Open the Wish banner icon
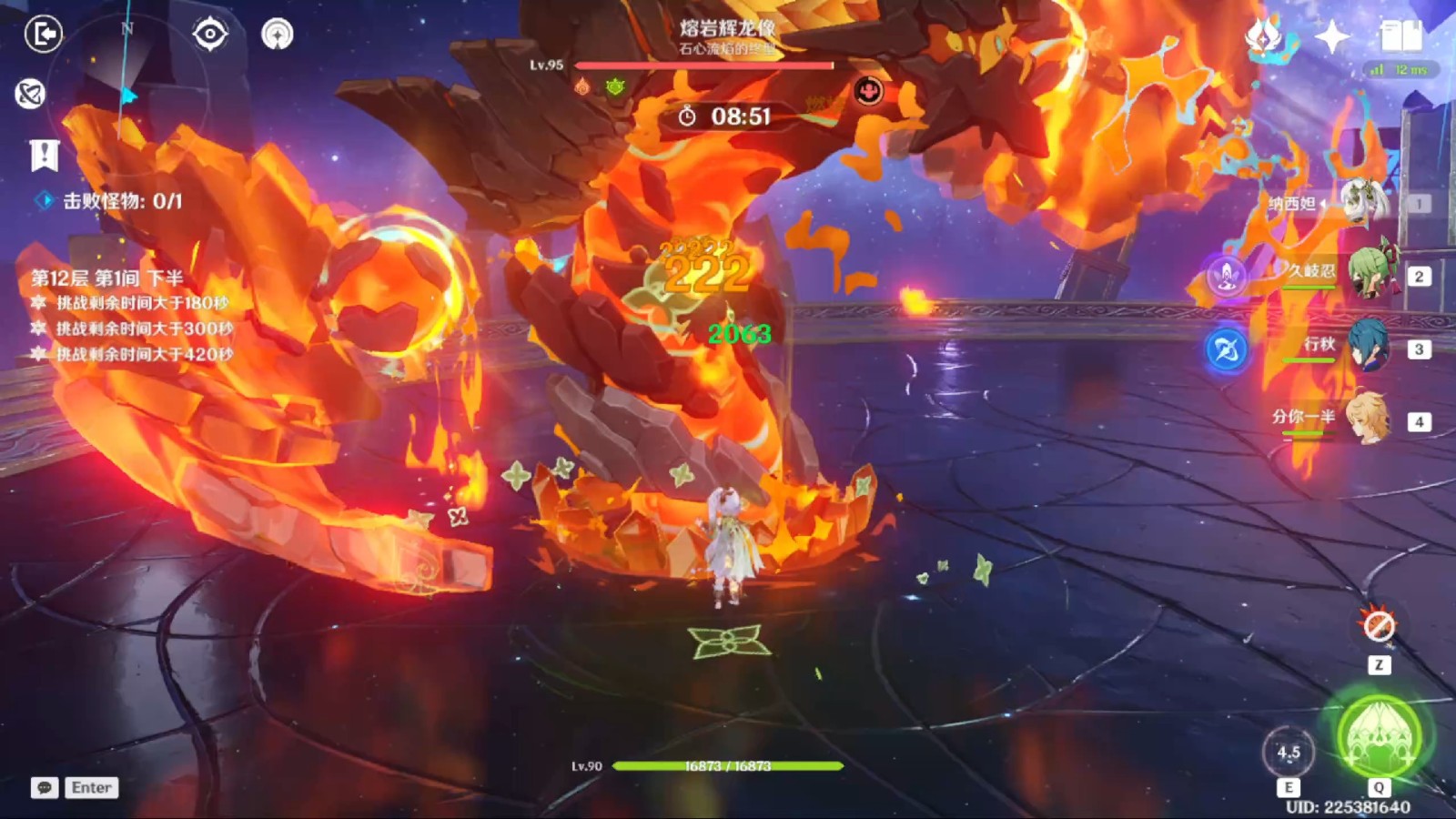Viewport: 1456px width, 819px height. 1264,37
